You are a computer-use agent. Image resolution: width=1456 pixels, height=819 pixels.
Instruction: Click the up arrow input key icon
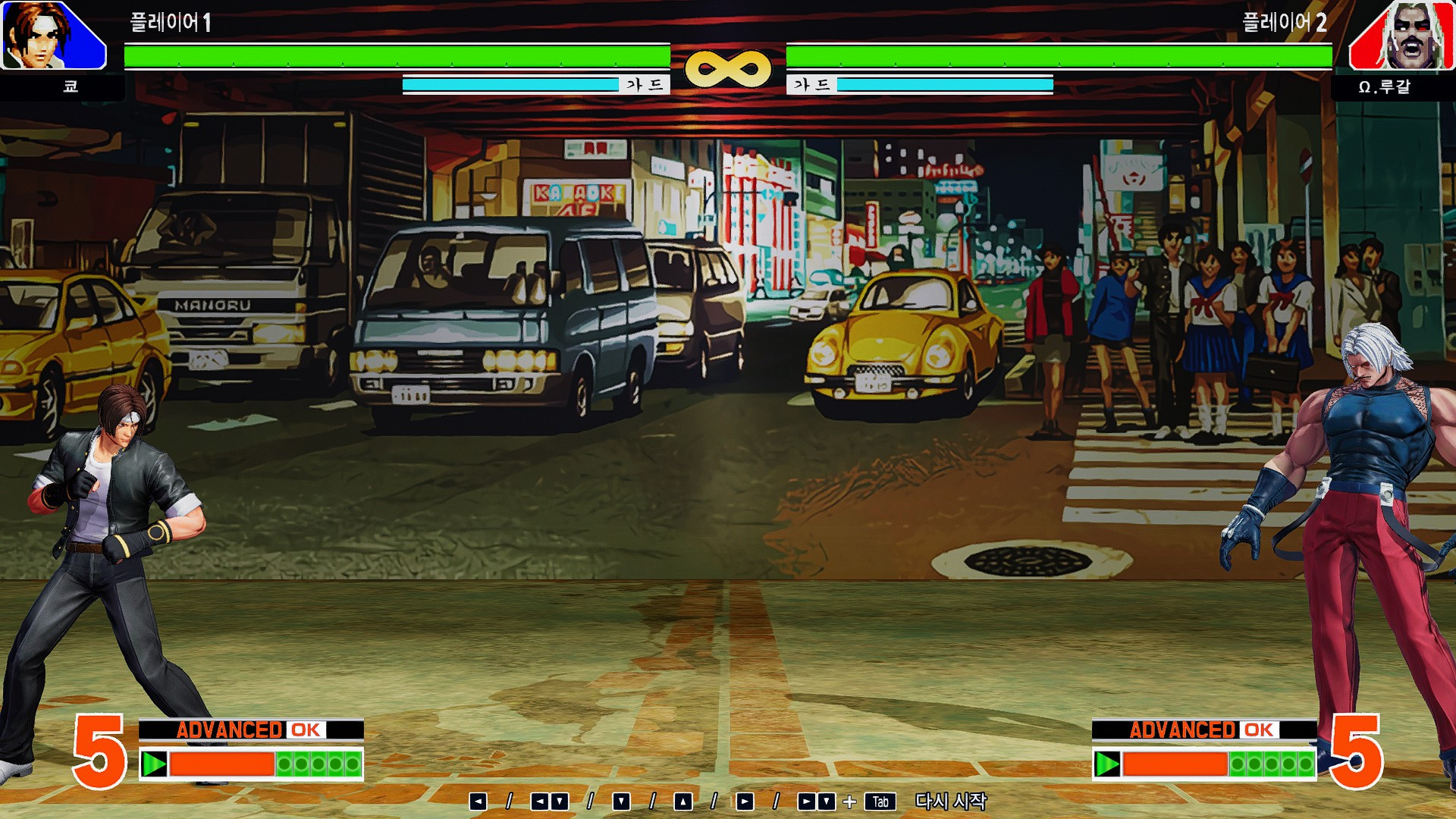click(x=682, y=800)
